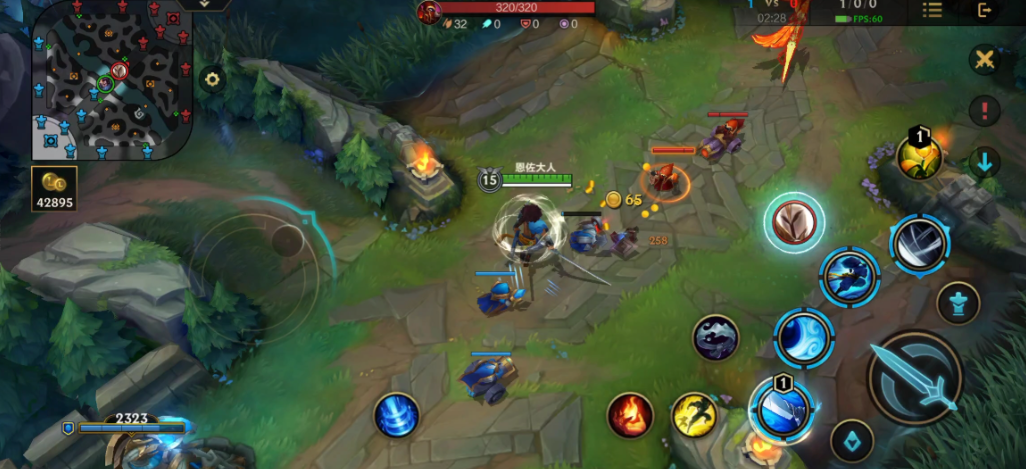Viewport: 1026px width, 469px height.
Task: Tap the sword basic attack button
Action: pyautogui.click(x=915, y=378)
